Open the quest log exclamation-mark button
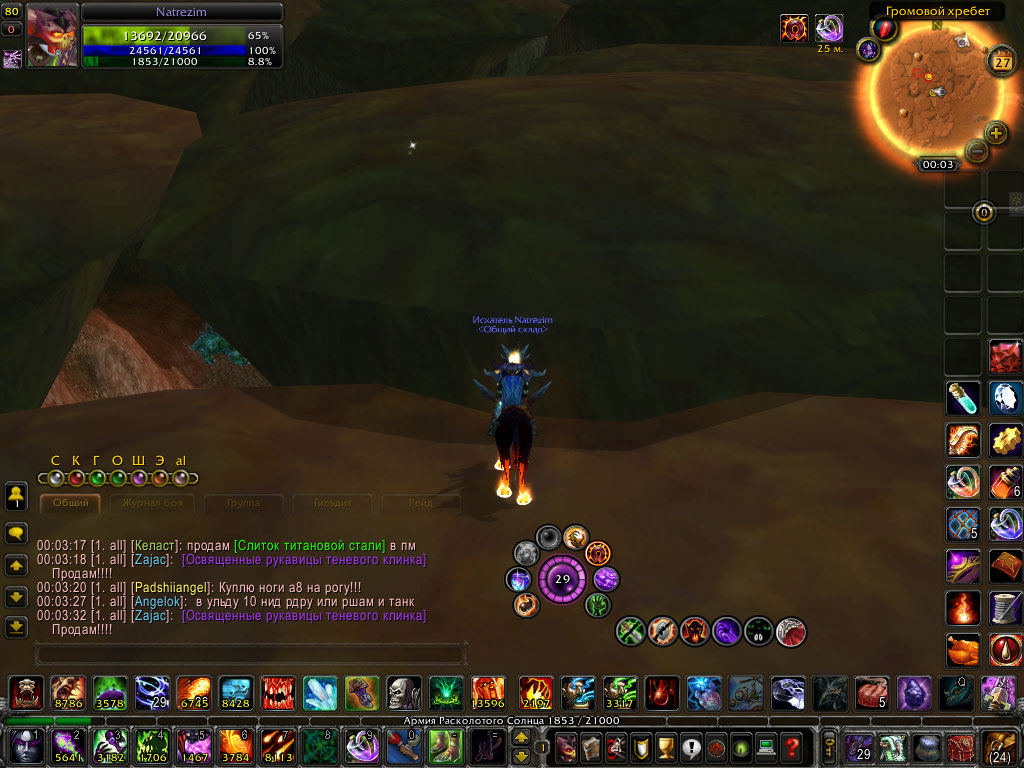The width and height of the screenshot is (1024, 768). click(x=690, y=746)
